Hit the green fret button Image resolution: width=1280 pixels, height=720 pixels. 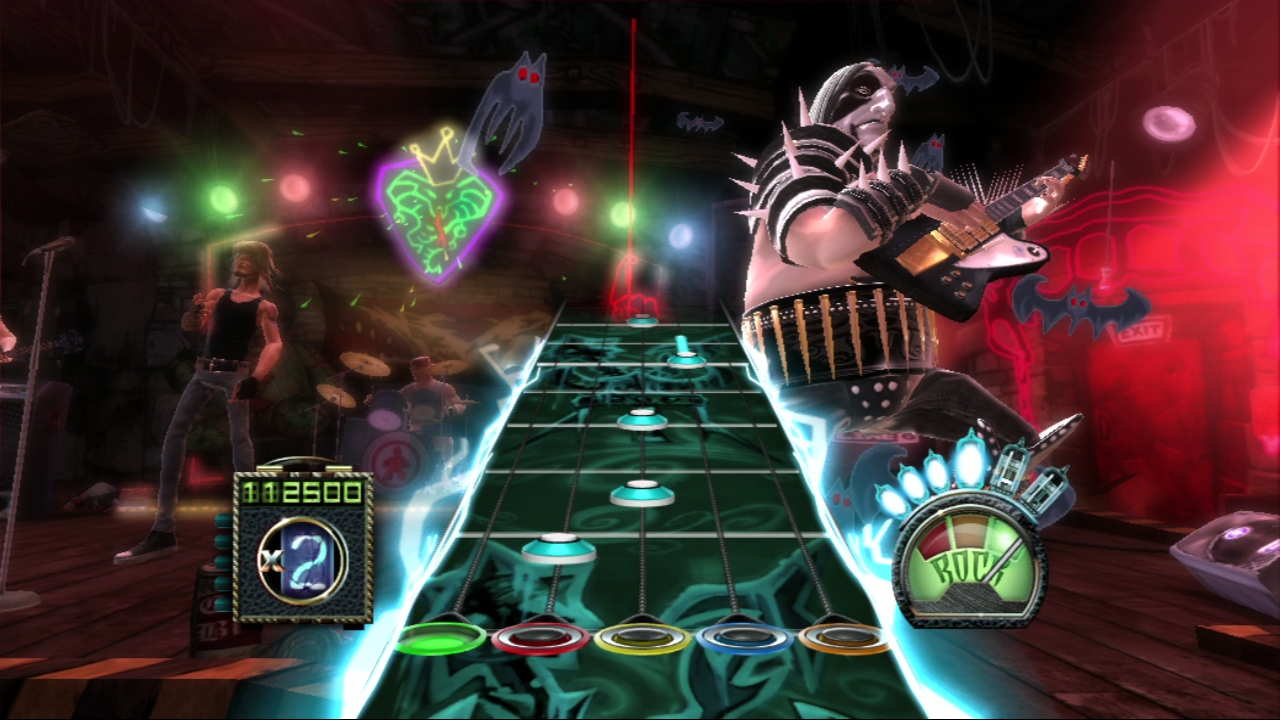(x=440, y=639)
